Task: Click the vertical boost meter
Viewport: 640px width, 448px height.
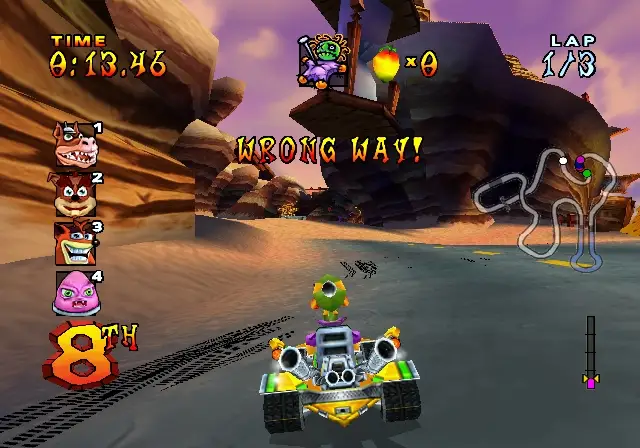Action: (x=590, y=350)
